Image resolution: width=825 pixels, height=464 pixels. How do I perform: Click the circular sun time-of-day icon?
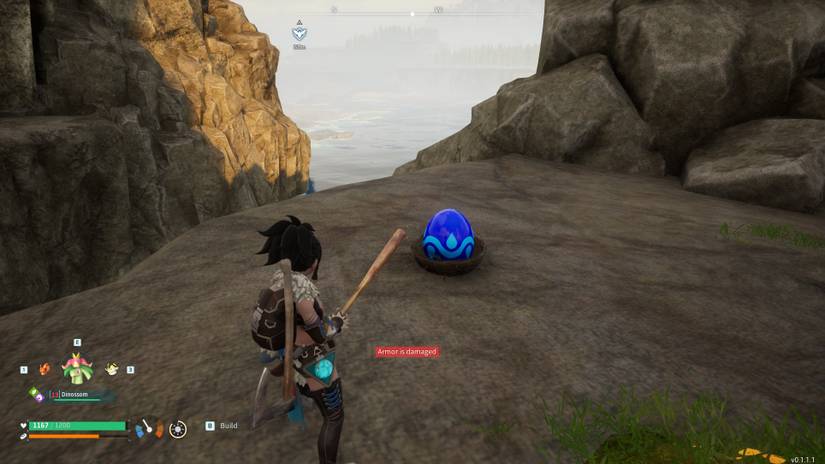(x=178, y=429)
